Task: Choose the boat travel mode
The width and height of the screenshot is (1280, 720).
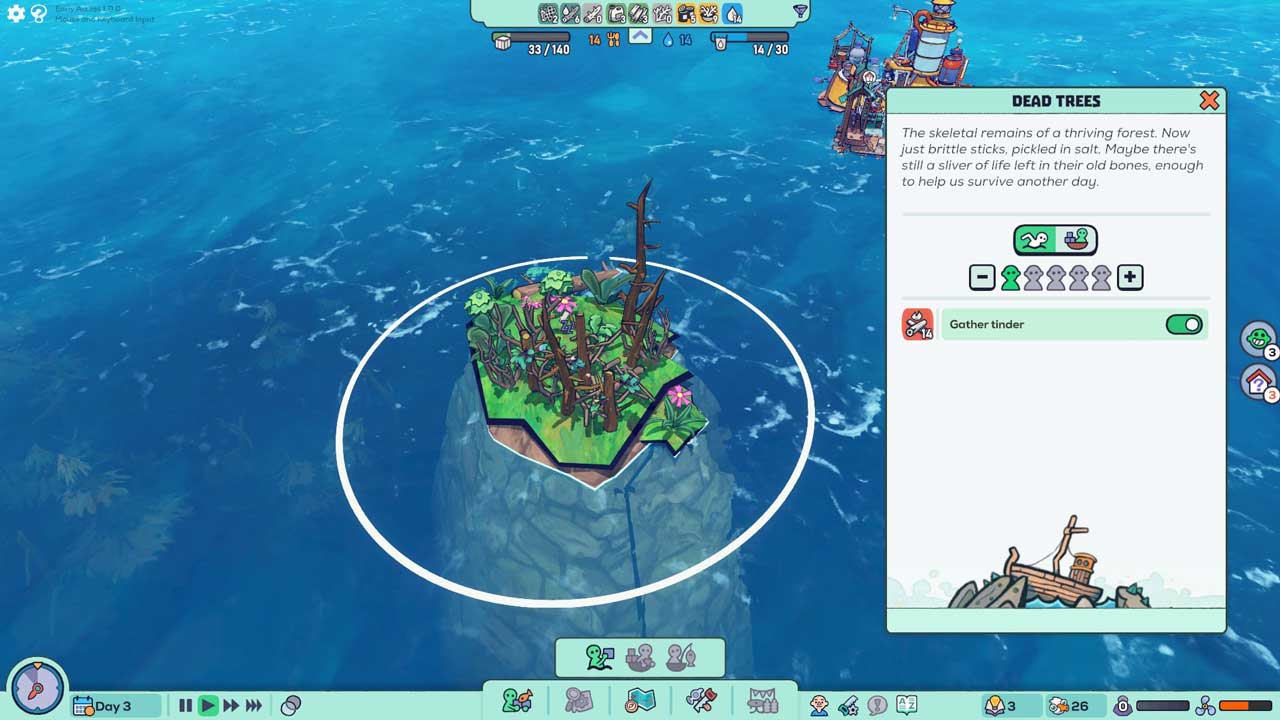Action: [x=1076, y=240]
